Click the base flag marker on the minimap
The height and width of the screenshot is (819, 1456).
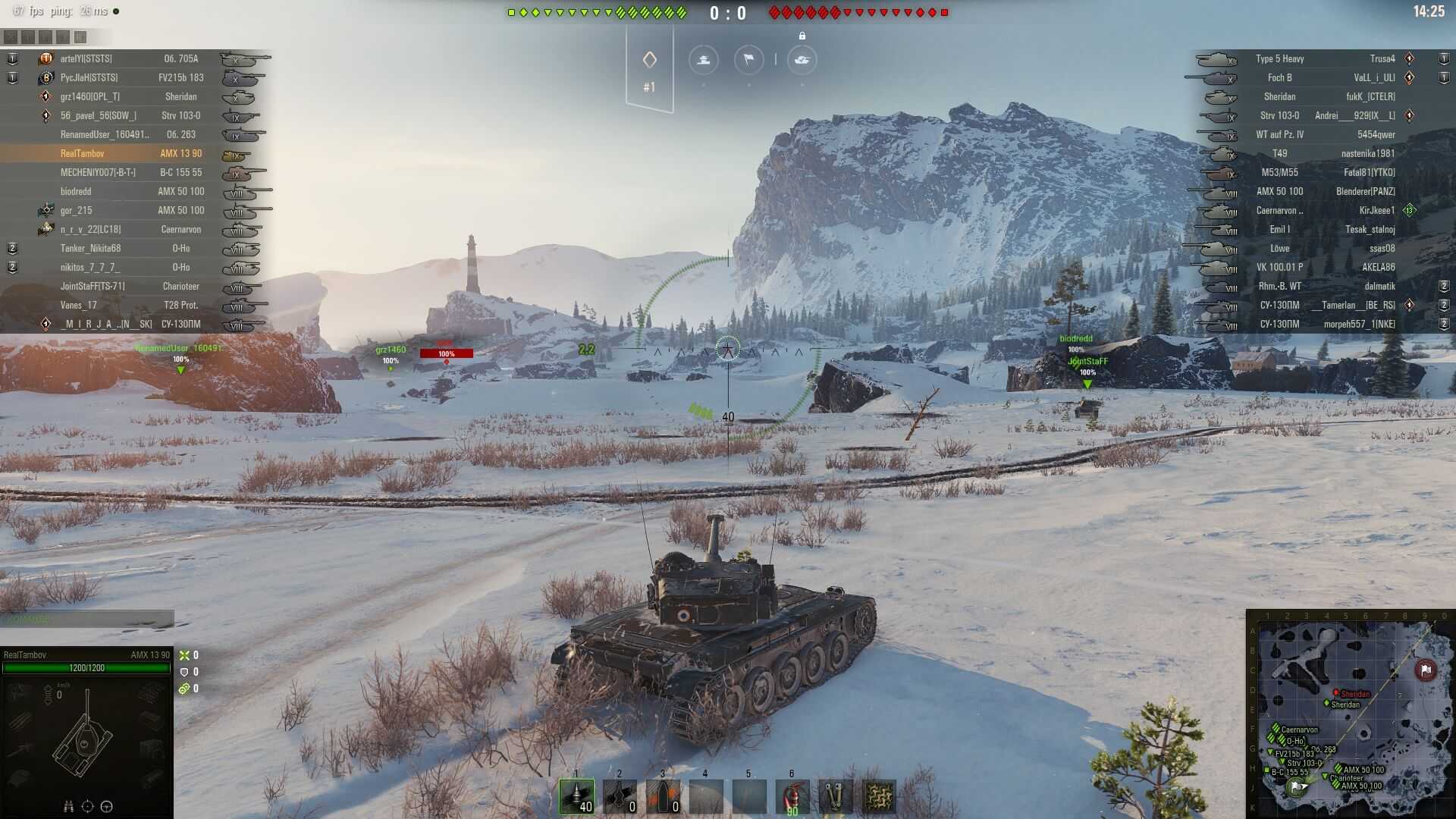point(1426,670)
